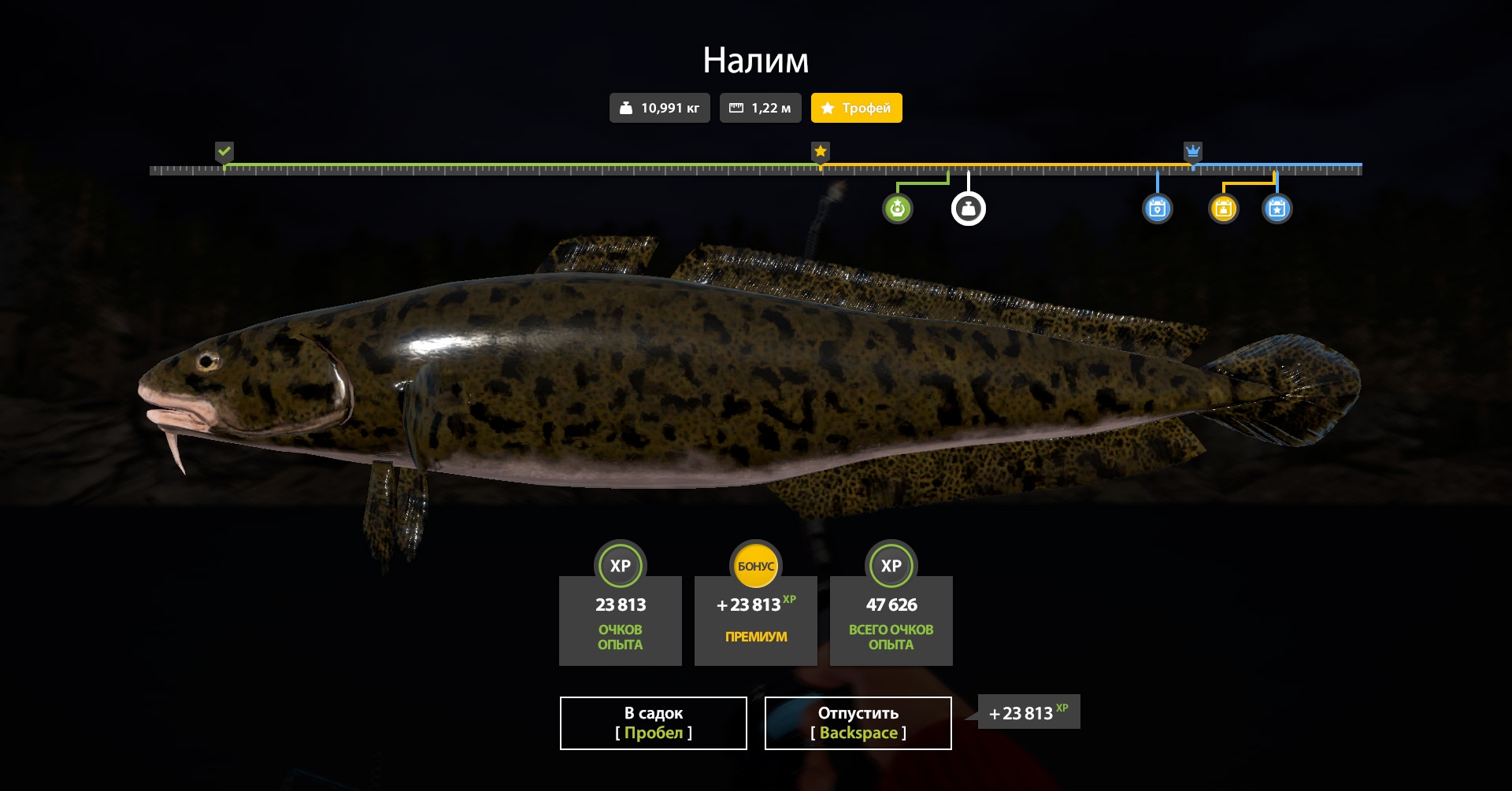Click the yellow calendar weight record icon
1512x791 pixels.
tap(1223, 209)
